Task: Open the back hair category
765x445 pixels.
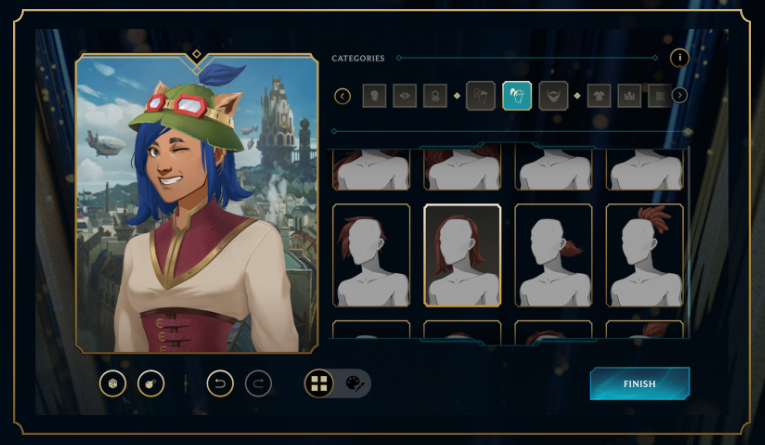Action: 480,96
